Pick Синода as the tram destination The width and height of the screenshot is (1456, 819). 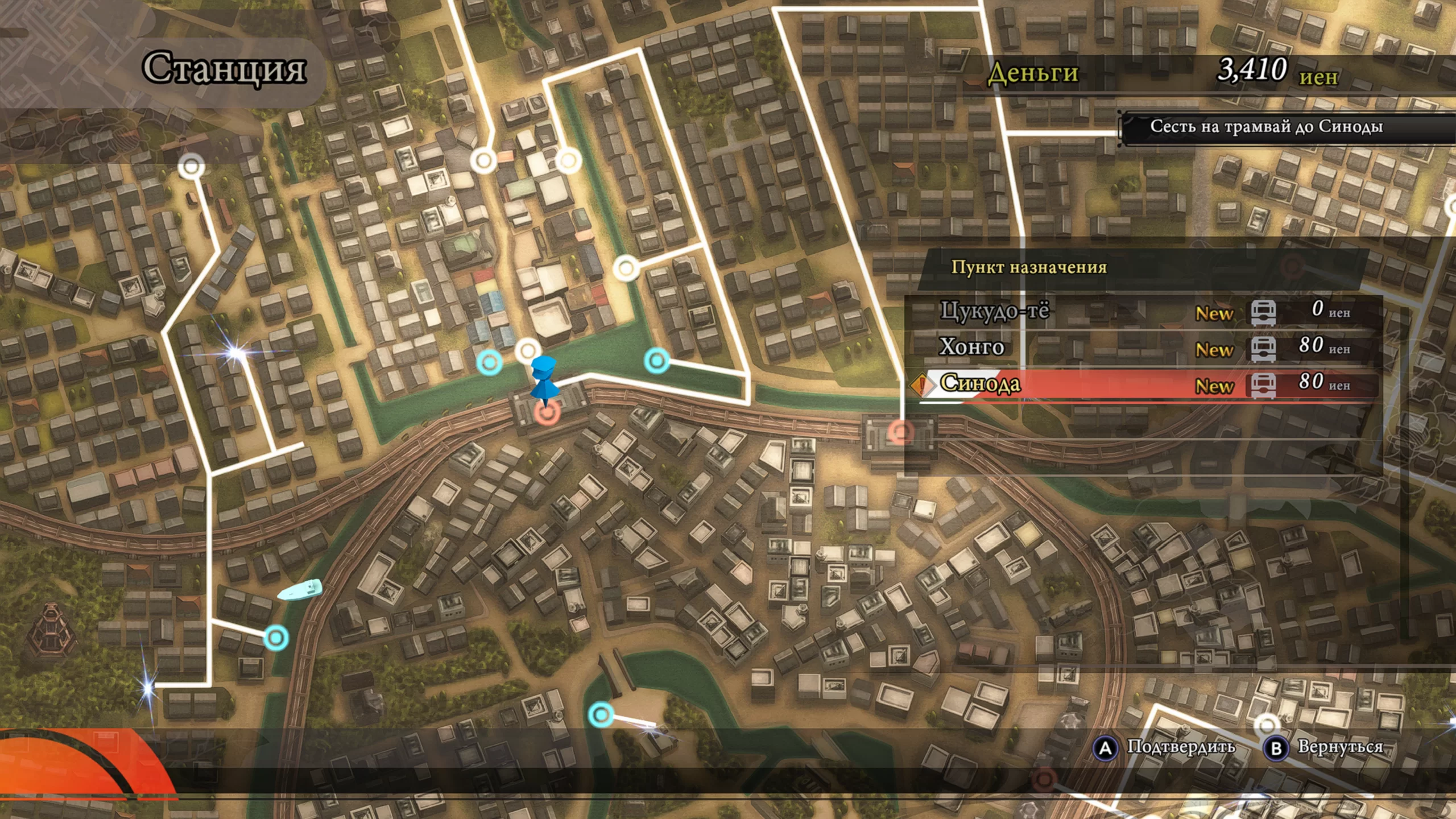click(x=1143, y=384)
